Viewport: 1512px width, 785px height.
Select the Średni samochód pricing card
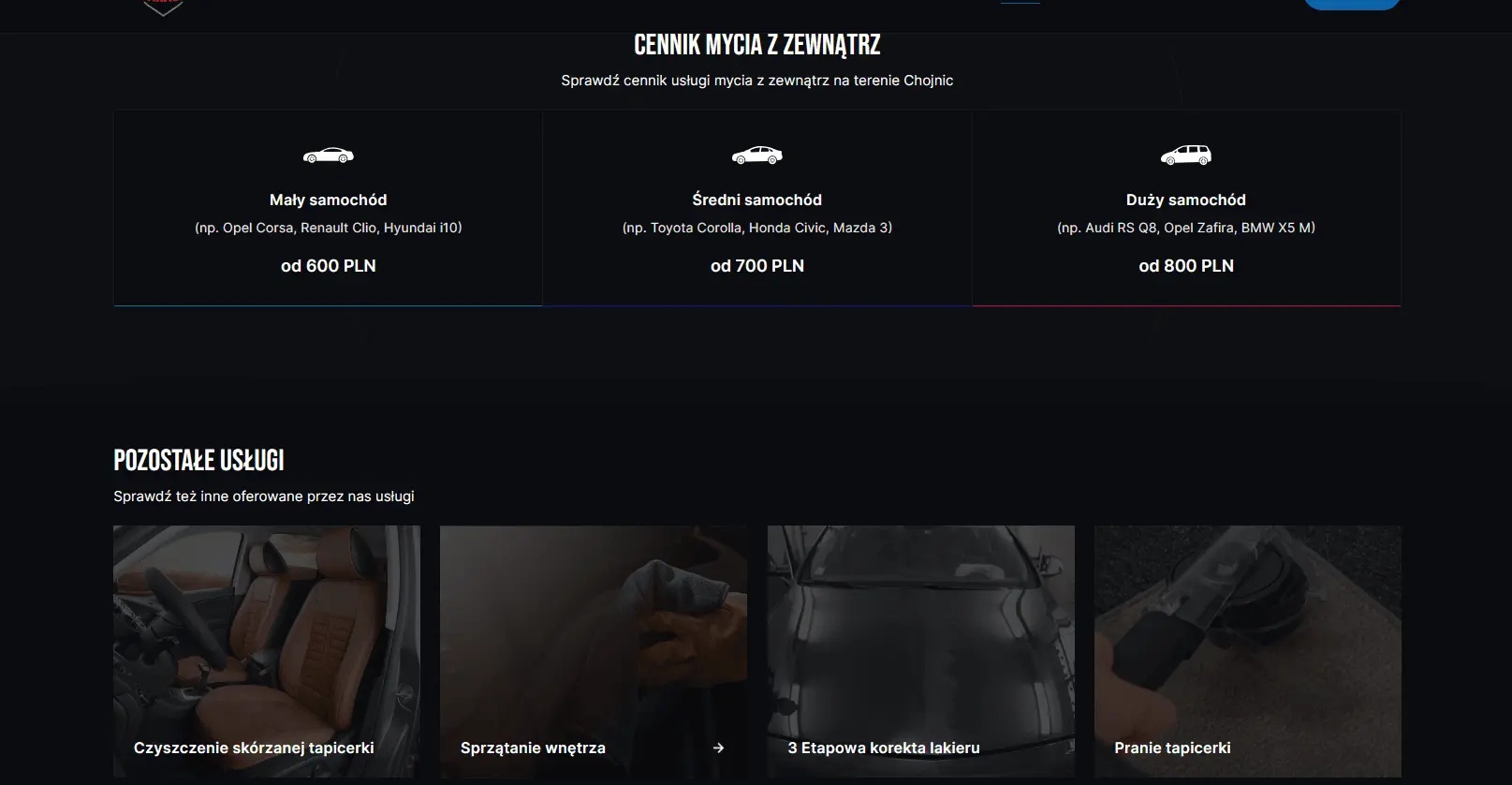click(x=756, y=208)
